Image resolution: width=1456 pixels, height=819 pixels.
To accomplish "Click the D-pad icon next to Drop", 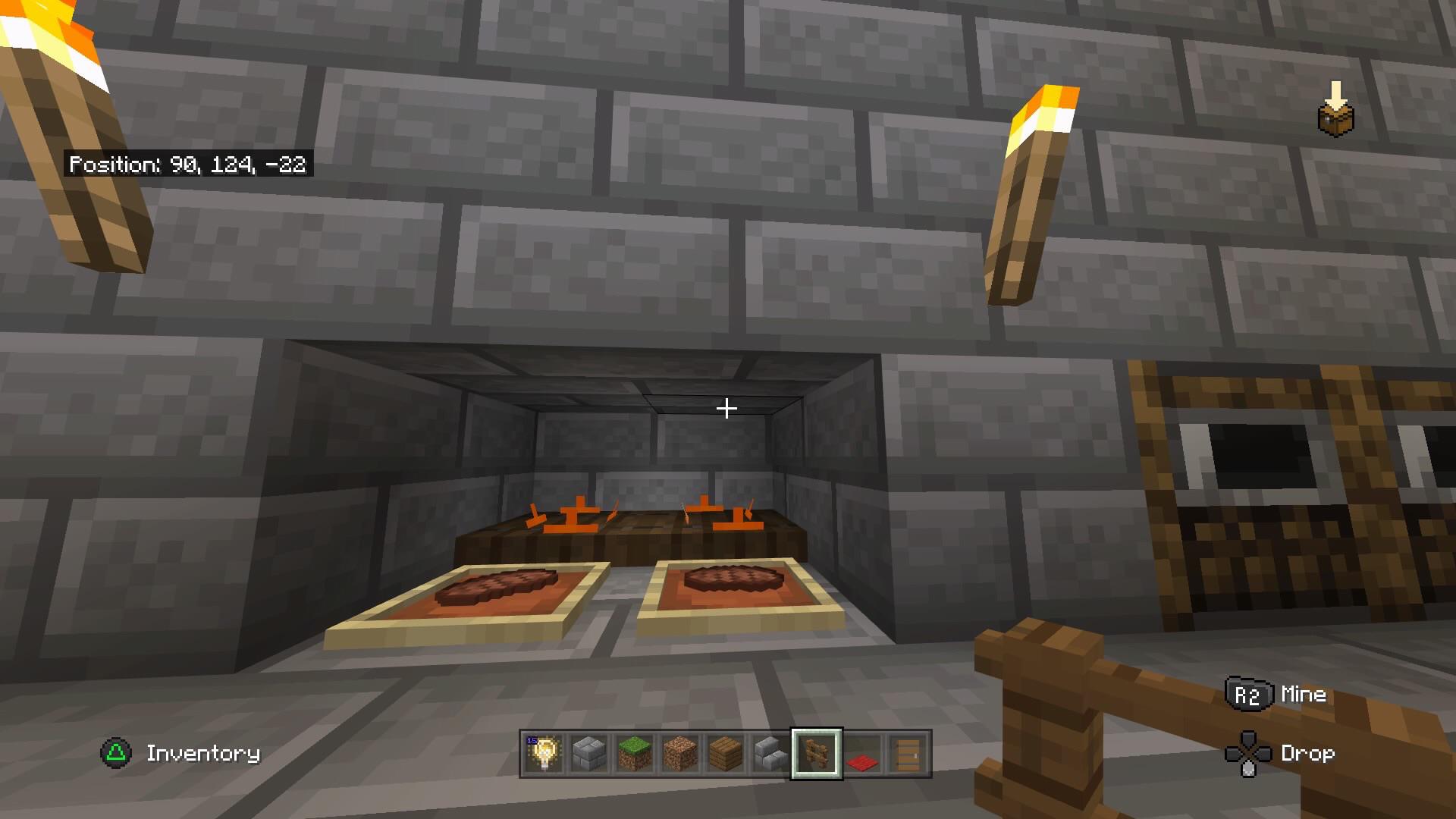I will coord(1249,753).
